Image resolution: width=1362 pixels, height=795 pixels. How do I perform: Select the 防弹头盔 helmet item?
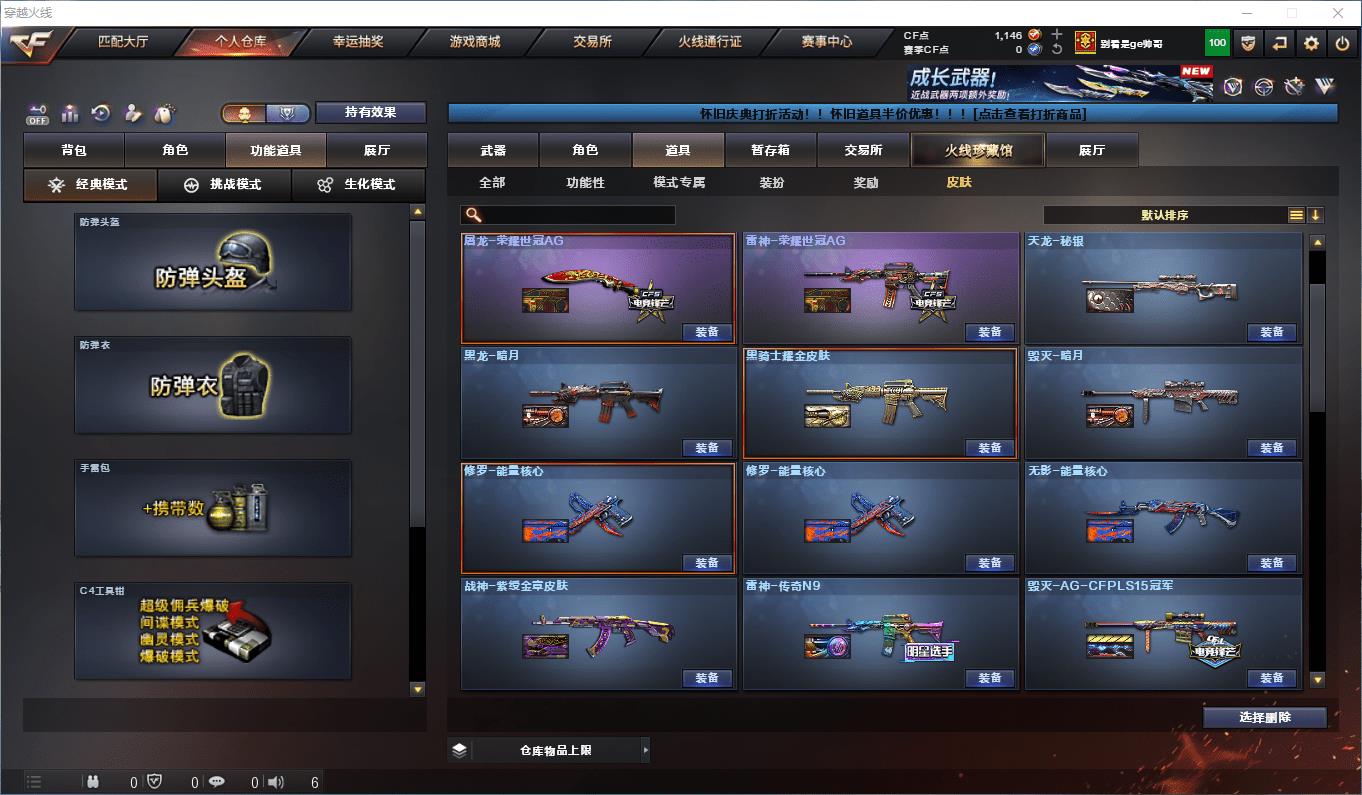click(213, 262)
